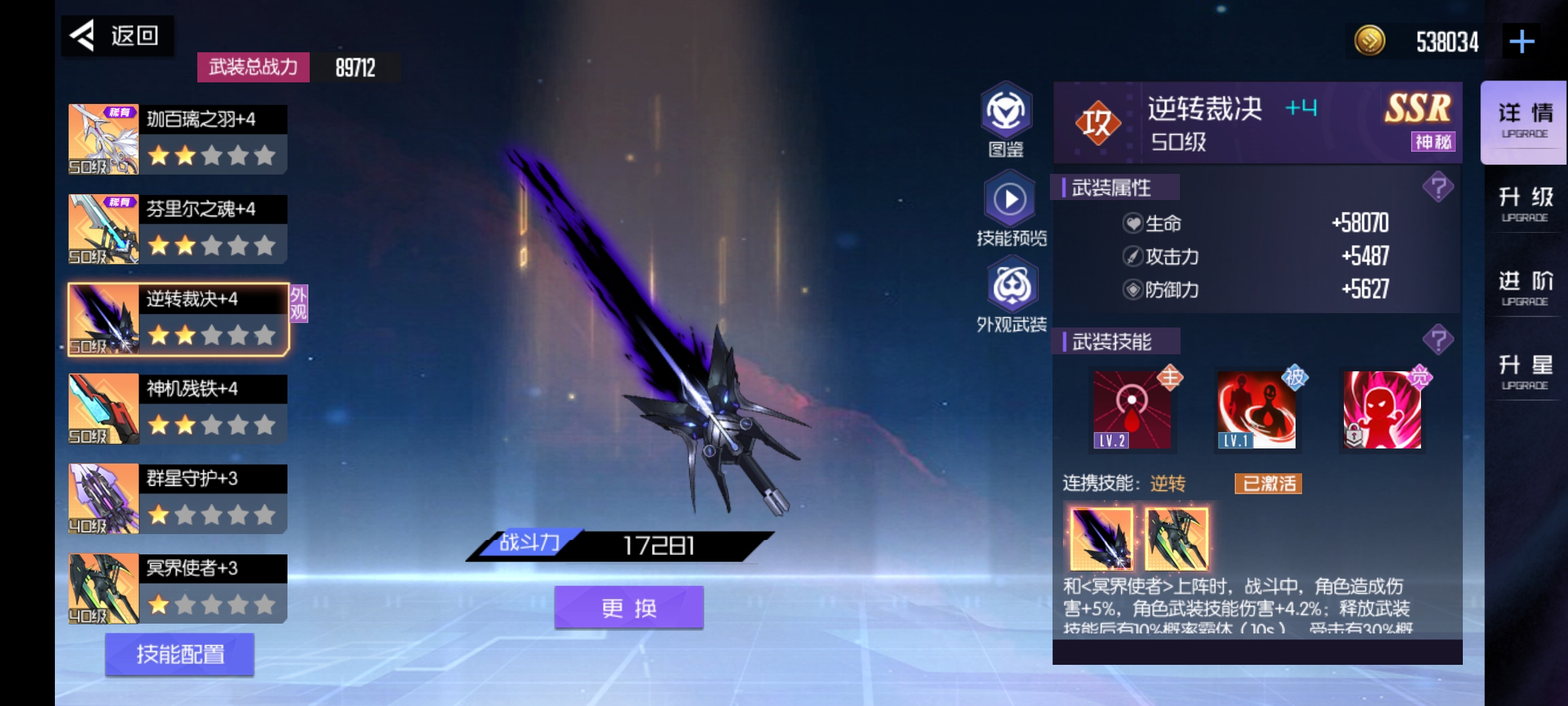The height and width of the screenshot is (706, 1568).
Task: Go back with the 返回 button
Action: [118, 35]
